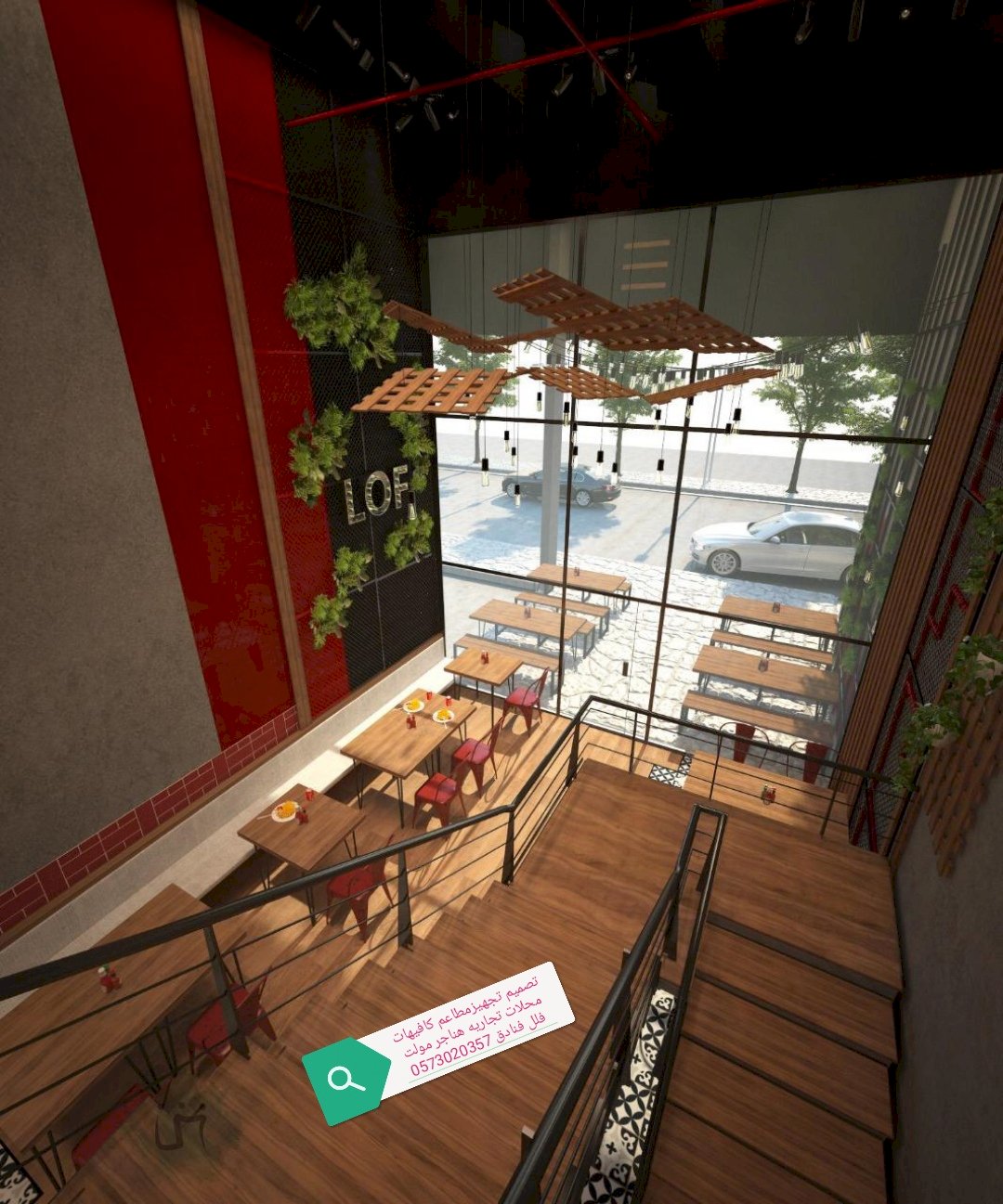Image resolution: width=1003 pixels, height=1204 pixels.
Task: Click the green magnifying glass search icon
Action: click(x=345, y=1080)
